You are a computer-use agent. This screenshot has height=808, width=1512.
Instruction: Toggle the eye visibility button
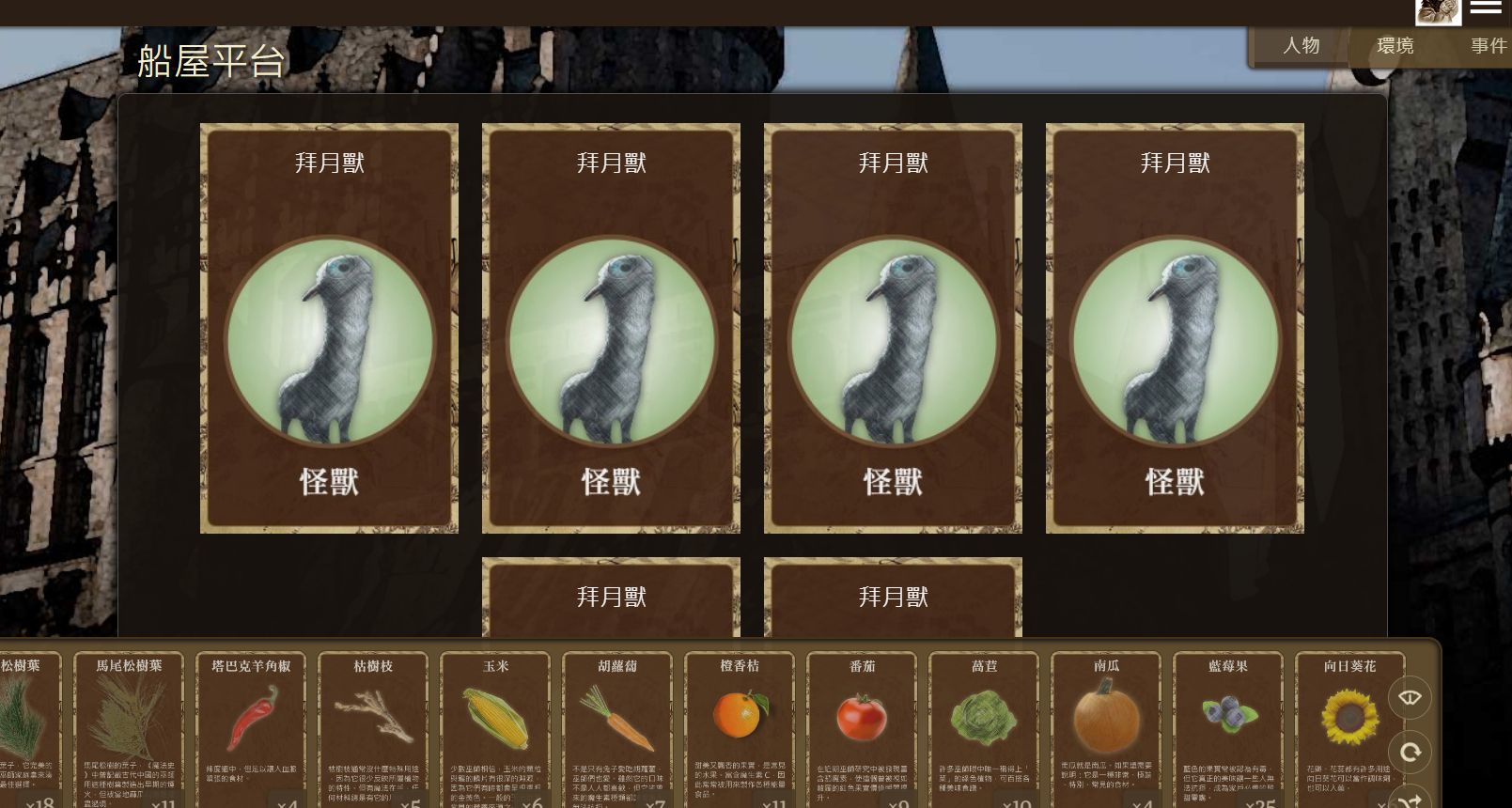[1410, 697]
